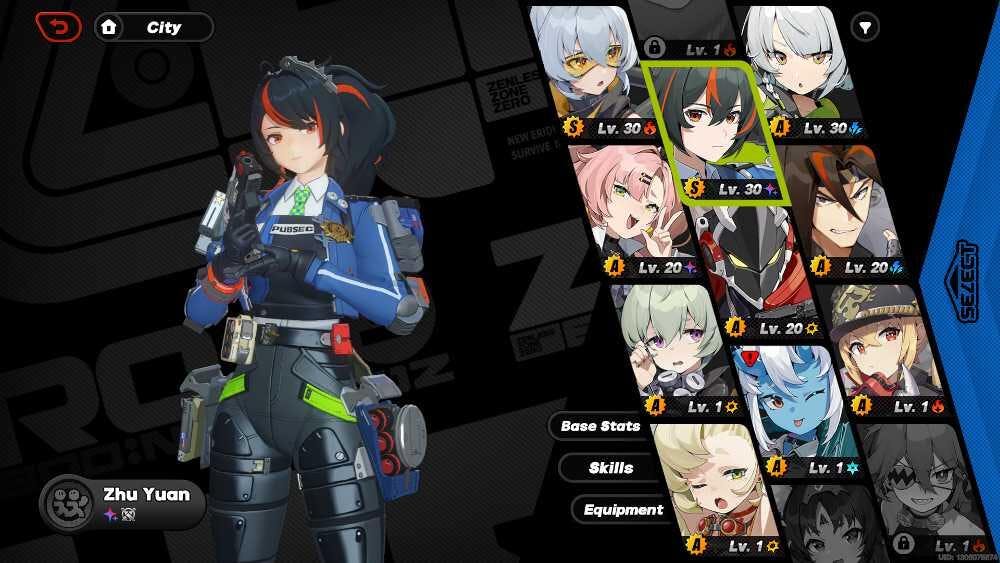Open the City home button
Viewport: 1000px width, 563px height.
coord(153,27)
